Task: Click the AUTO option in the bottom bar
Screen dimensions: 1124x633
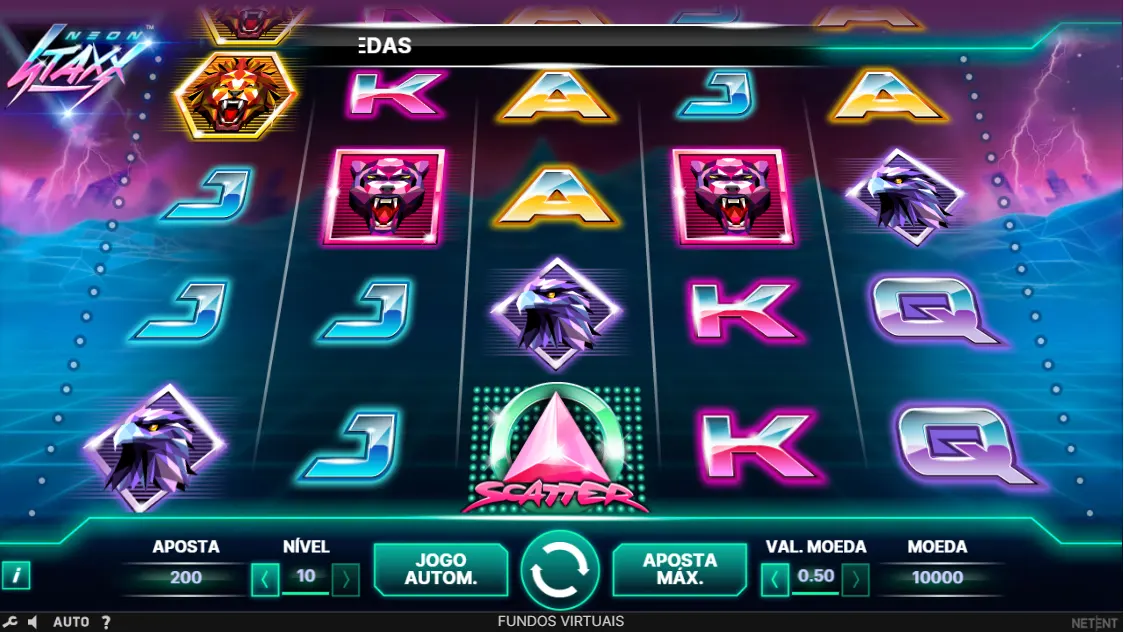Action: 71,622
